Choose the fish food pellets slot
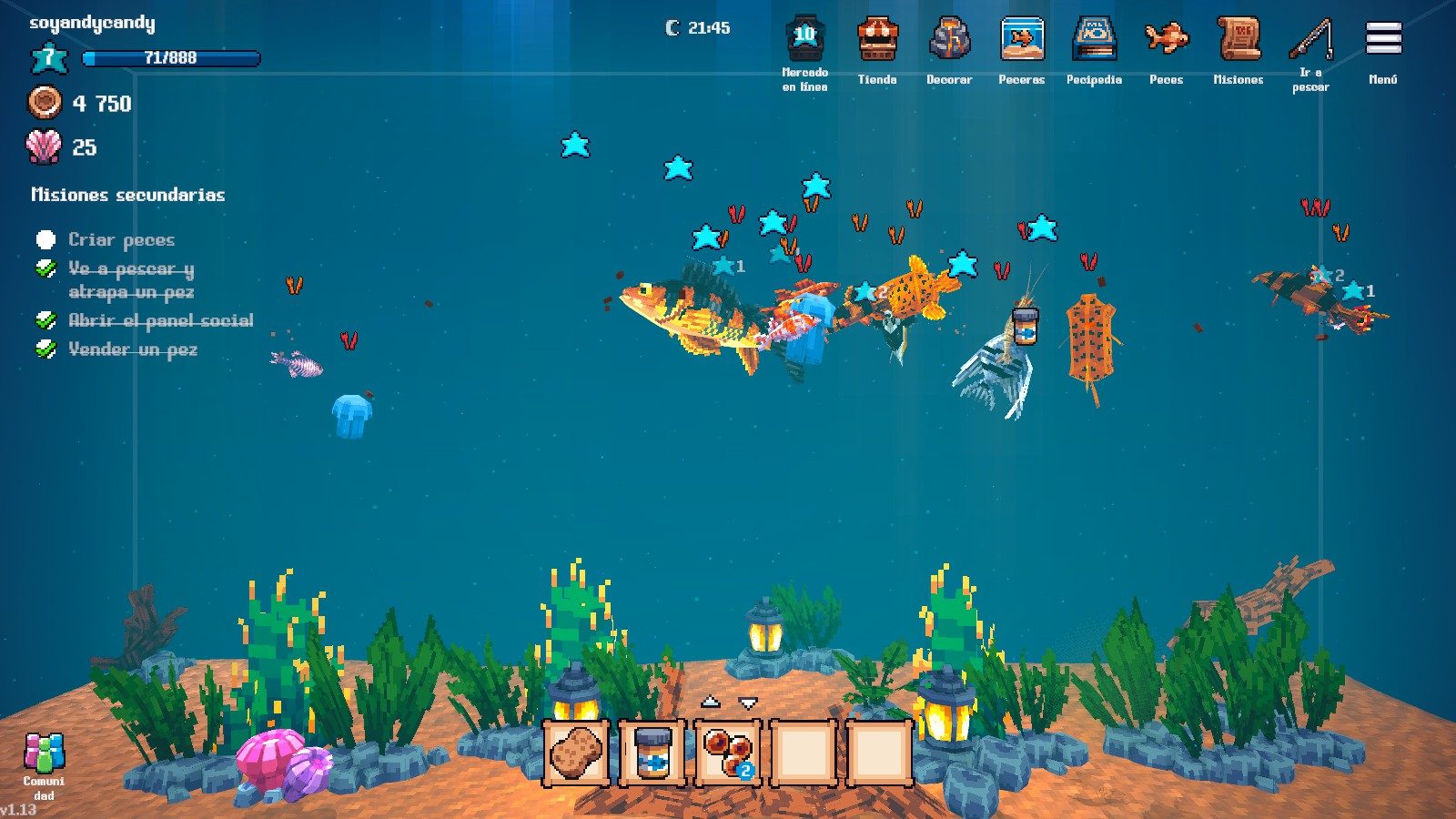The width and height of the screenshot is (1456, 819). (x=728, y=753)
